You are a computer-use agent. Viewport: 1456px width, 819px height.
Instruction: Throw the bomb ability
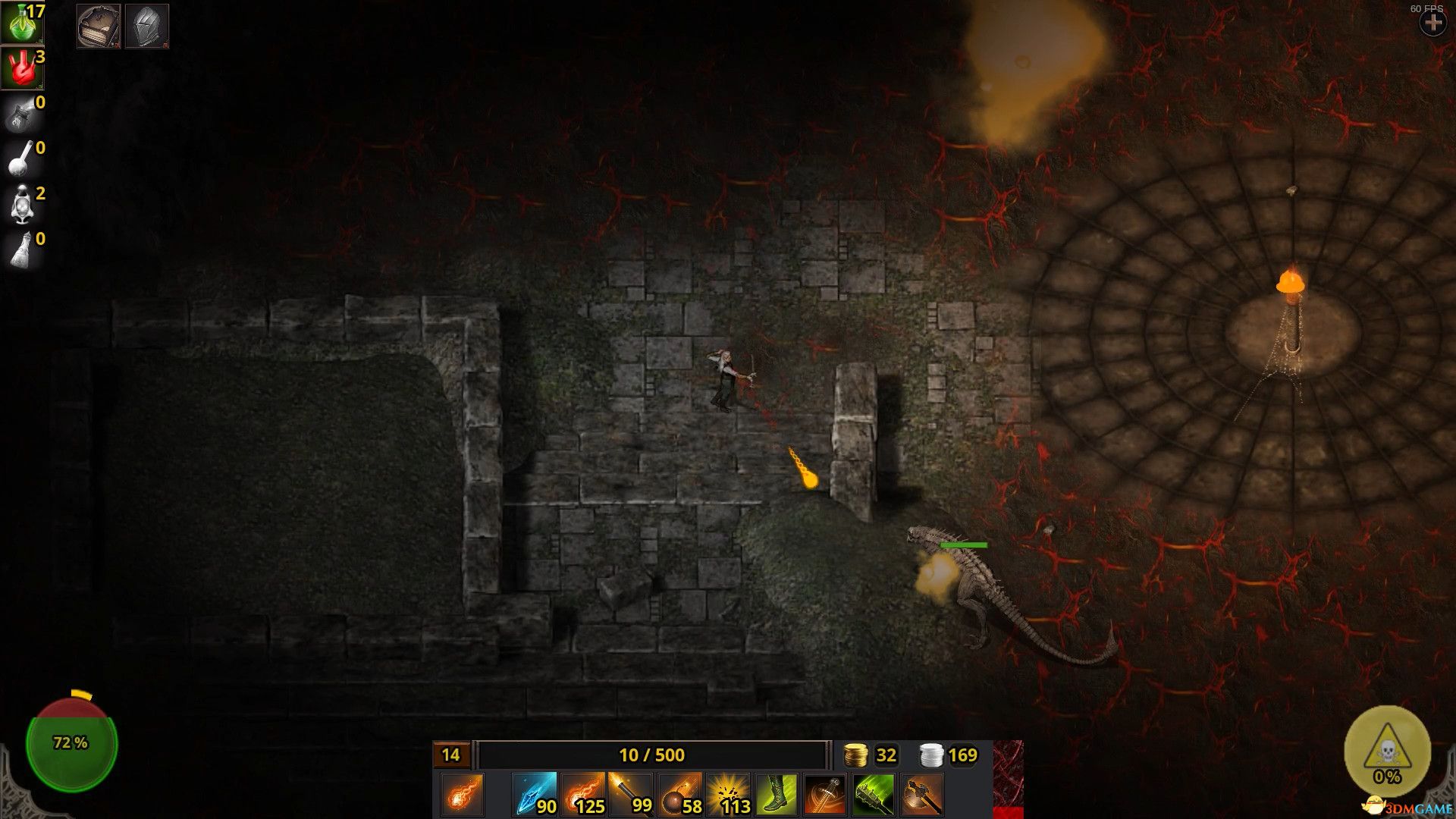pos(679,794)
